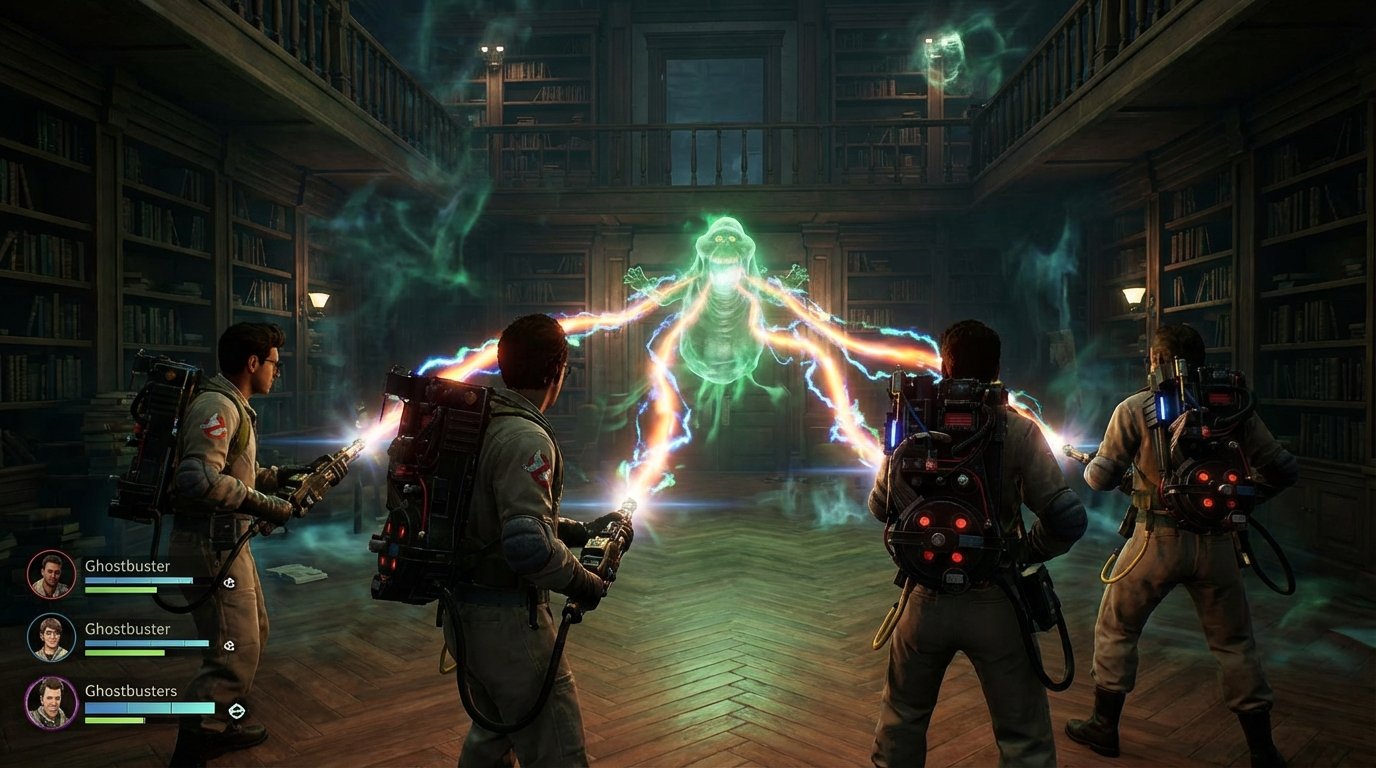The width and height of the screenshot is (1376, 768).
Task: Click the bottom player's green energy bar
Action: 114,720
